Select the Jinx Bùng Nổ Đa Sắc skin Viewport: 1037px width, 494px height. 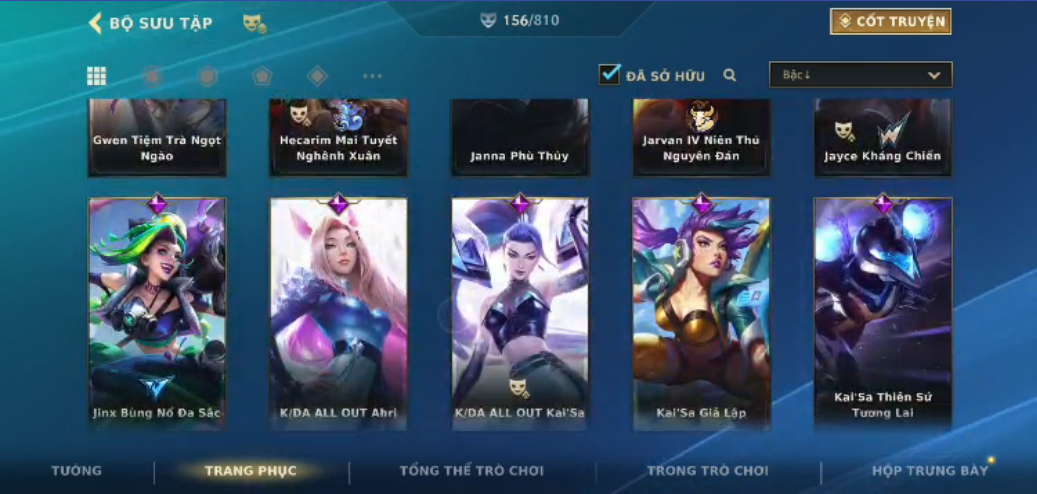click(157, 312)
